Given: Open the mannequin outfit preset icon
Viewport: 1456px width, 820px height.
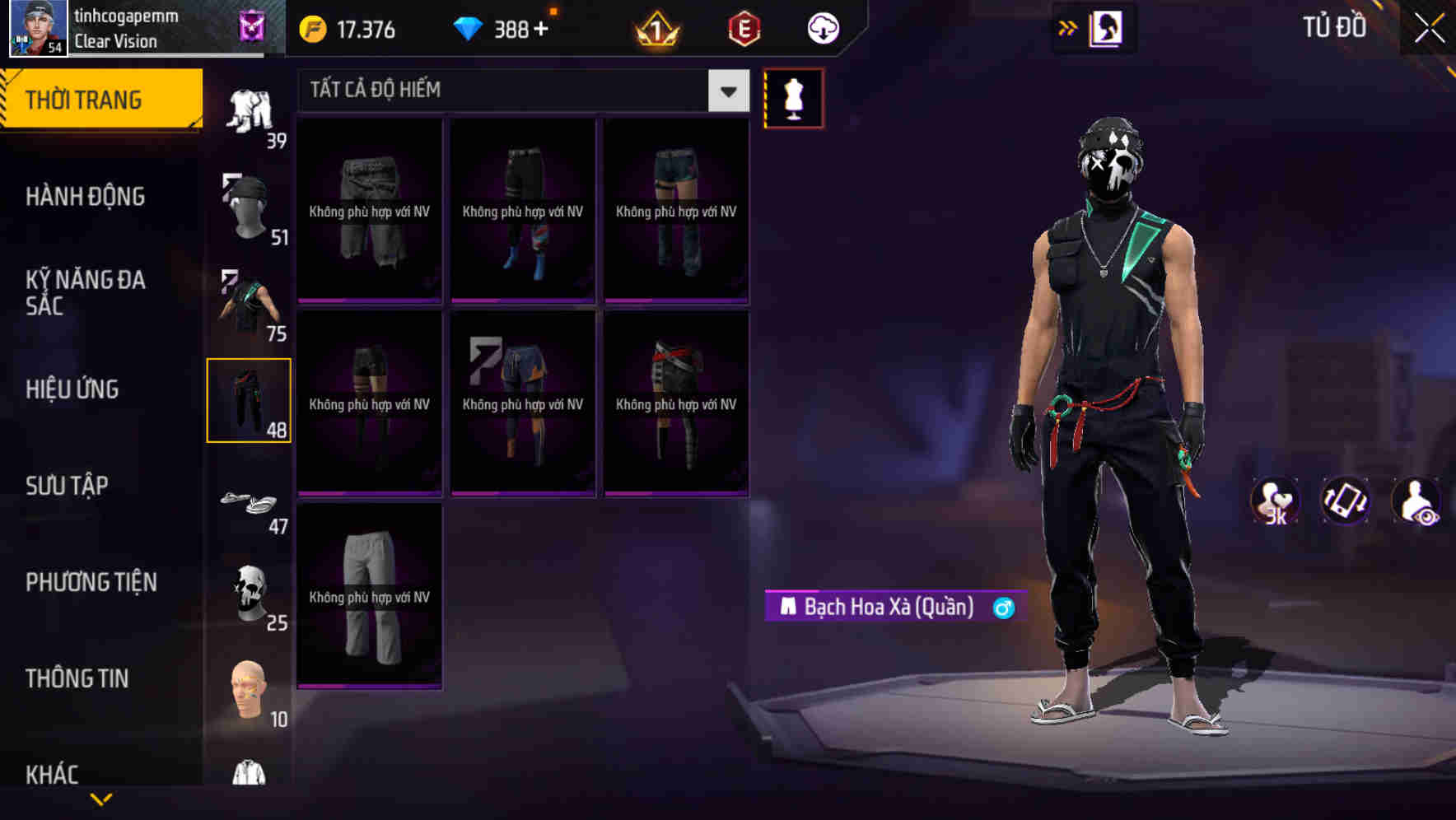Looking at the screenshot, I should 793,97.
